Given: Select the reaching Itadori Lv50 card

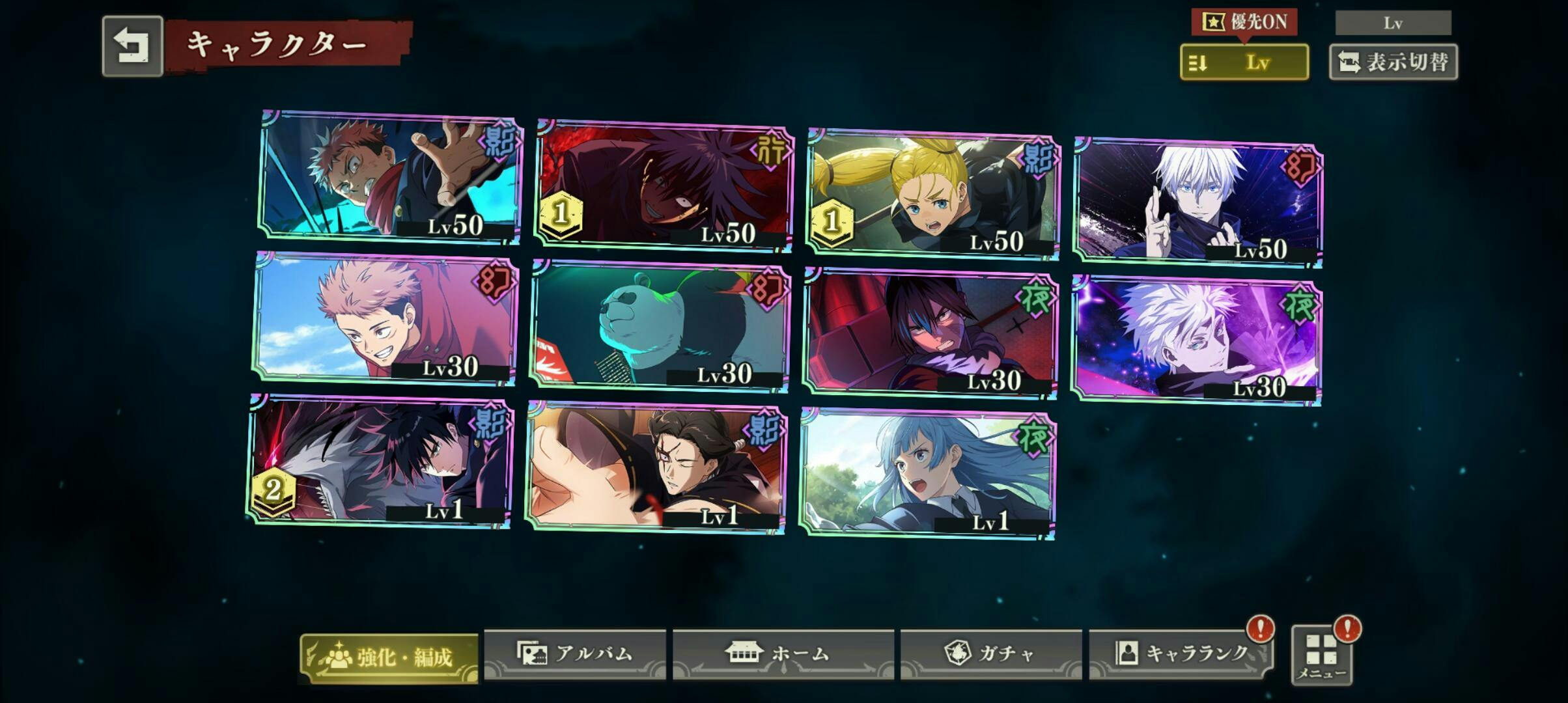Looking at the screenshot, I should click(391, 177).
